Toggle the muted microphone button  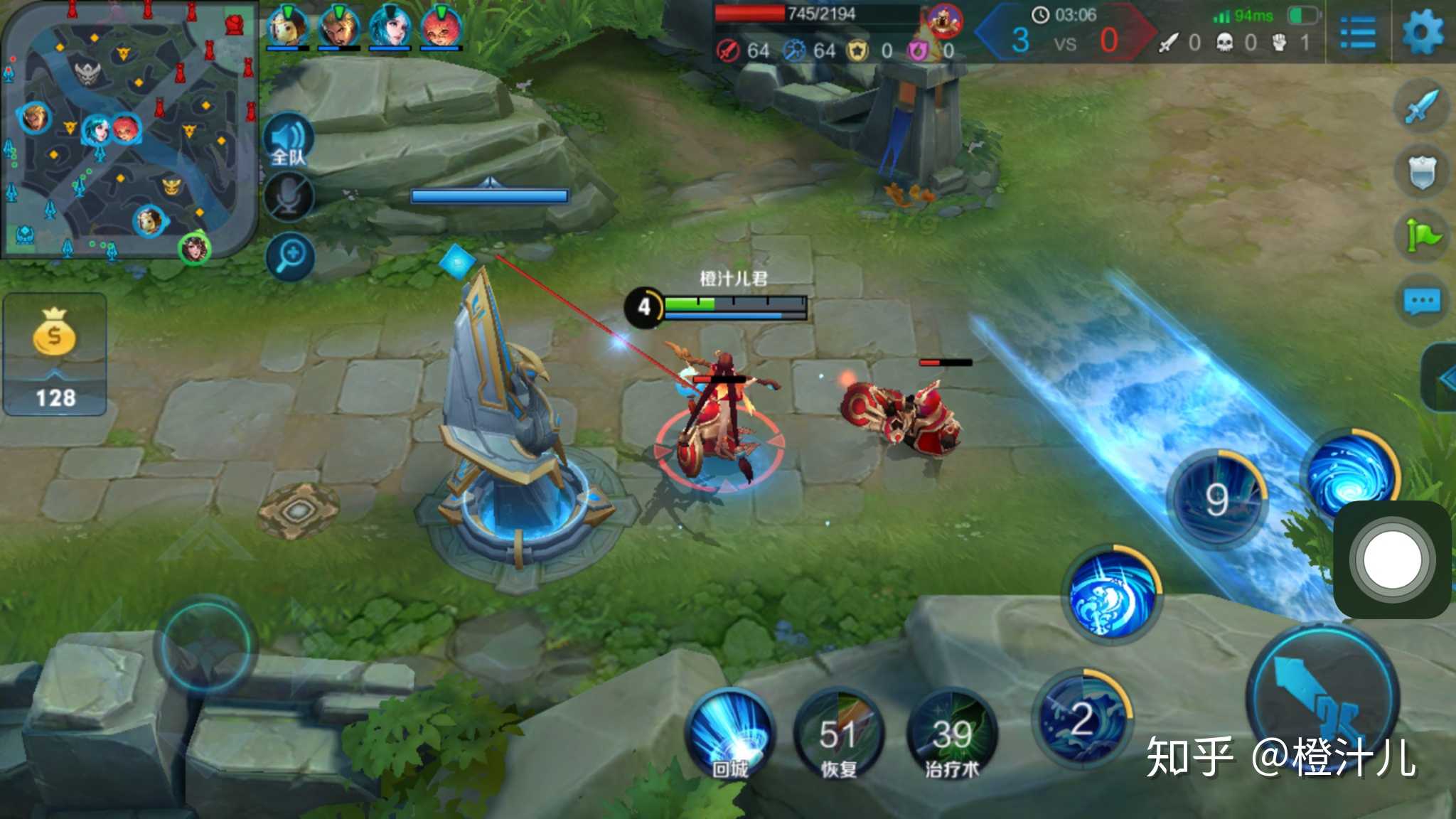click(289, 196)
